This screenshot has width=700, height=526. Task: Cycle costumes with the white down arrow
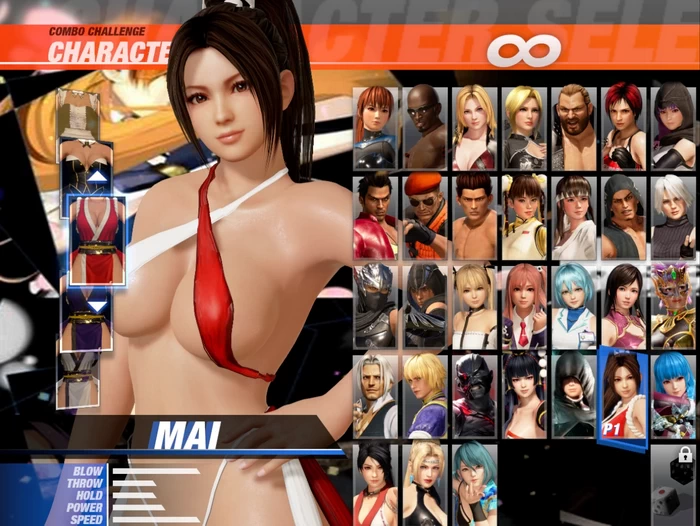click(x=97, y=306)
